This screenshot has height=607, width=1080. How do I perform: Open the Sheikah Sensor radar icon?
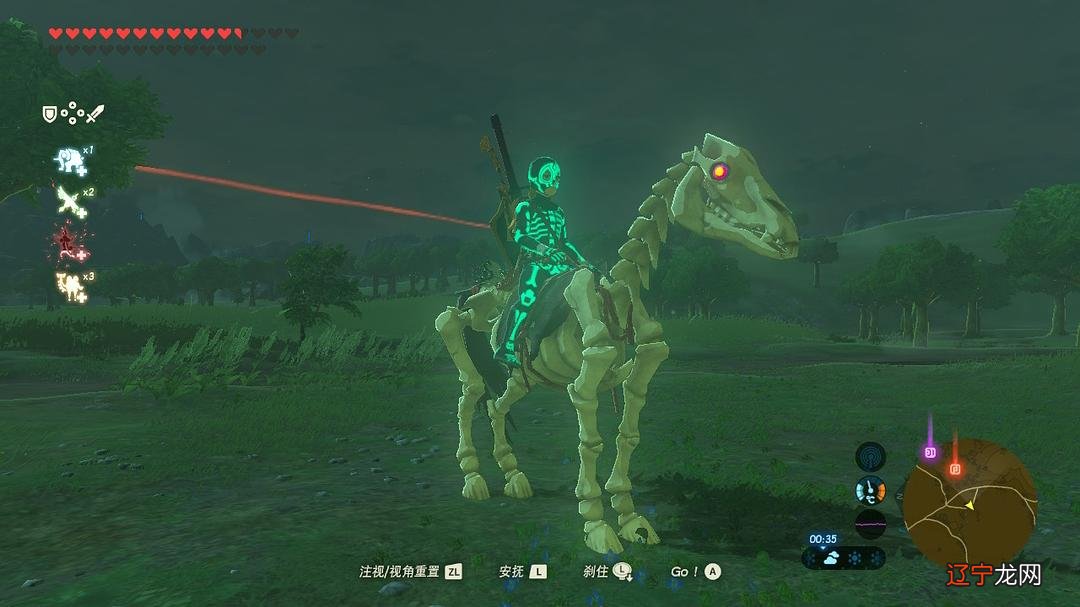coord(870,457)
